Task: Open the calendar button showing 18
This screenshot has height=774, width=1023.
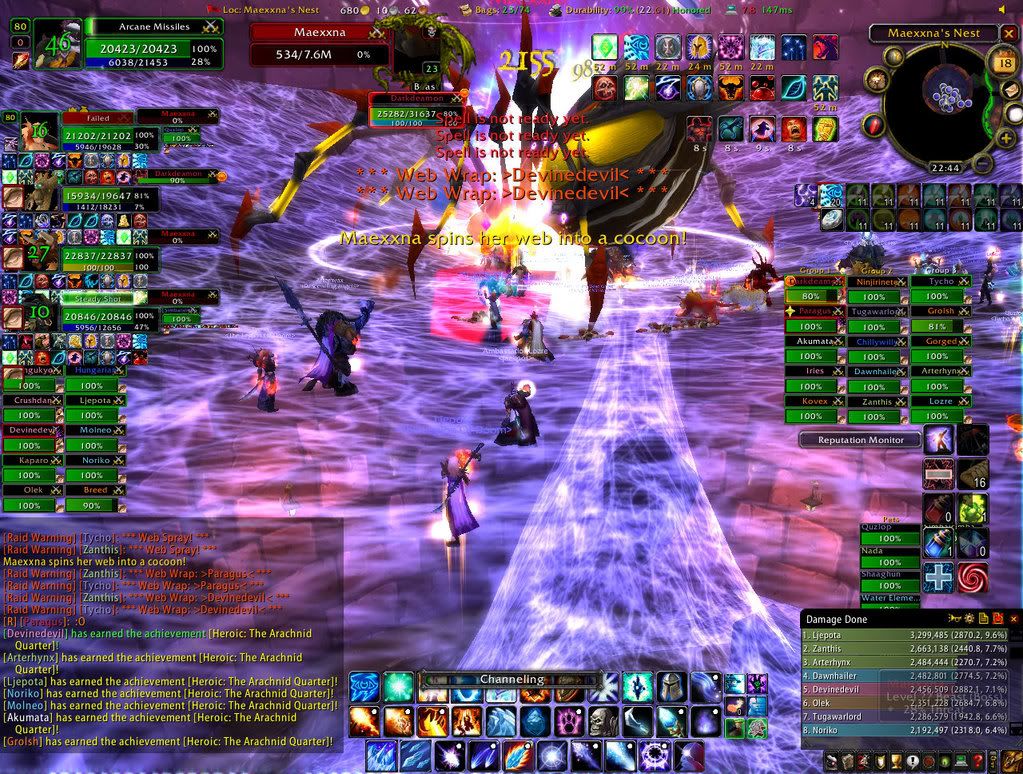Action: click(x=1004, y=63)
